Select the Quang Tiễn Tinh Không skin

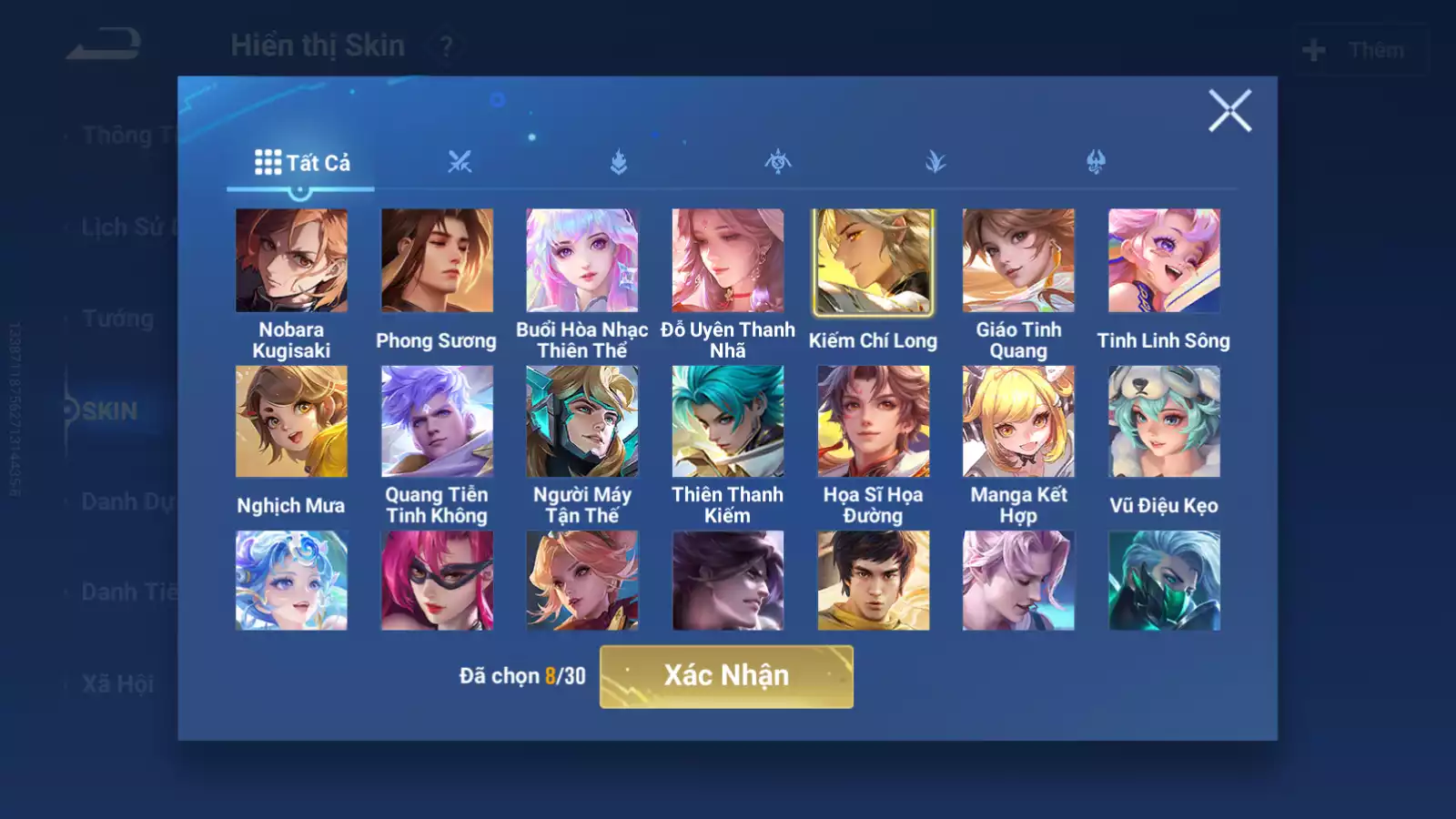pos(437,421)
